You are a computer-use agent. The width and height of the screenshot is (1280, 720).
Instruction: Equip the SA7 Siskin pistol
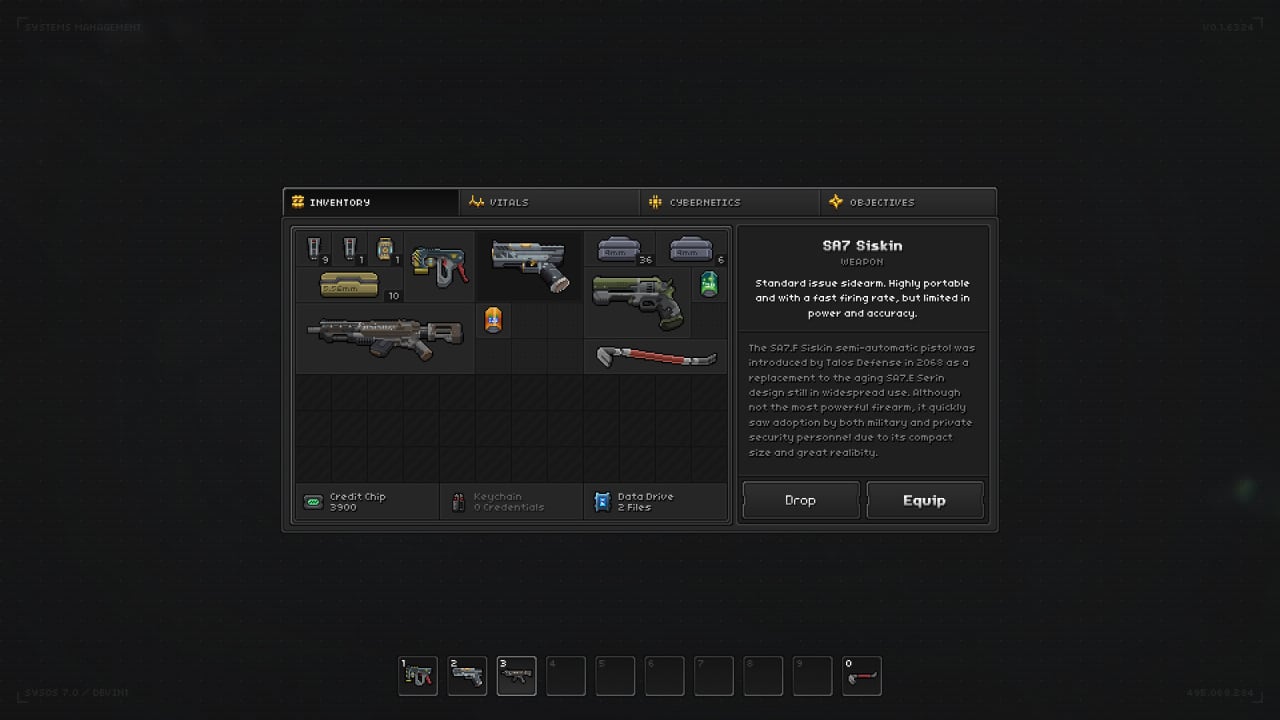(924, 500)
